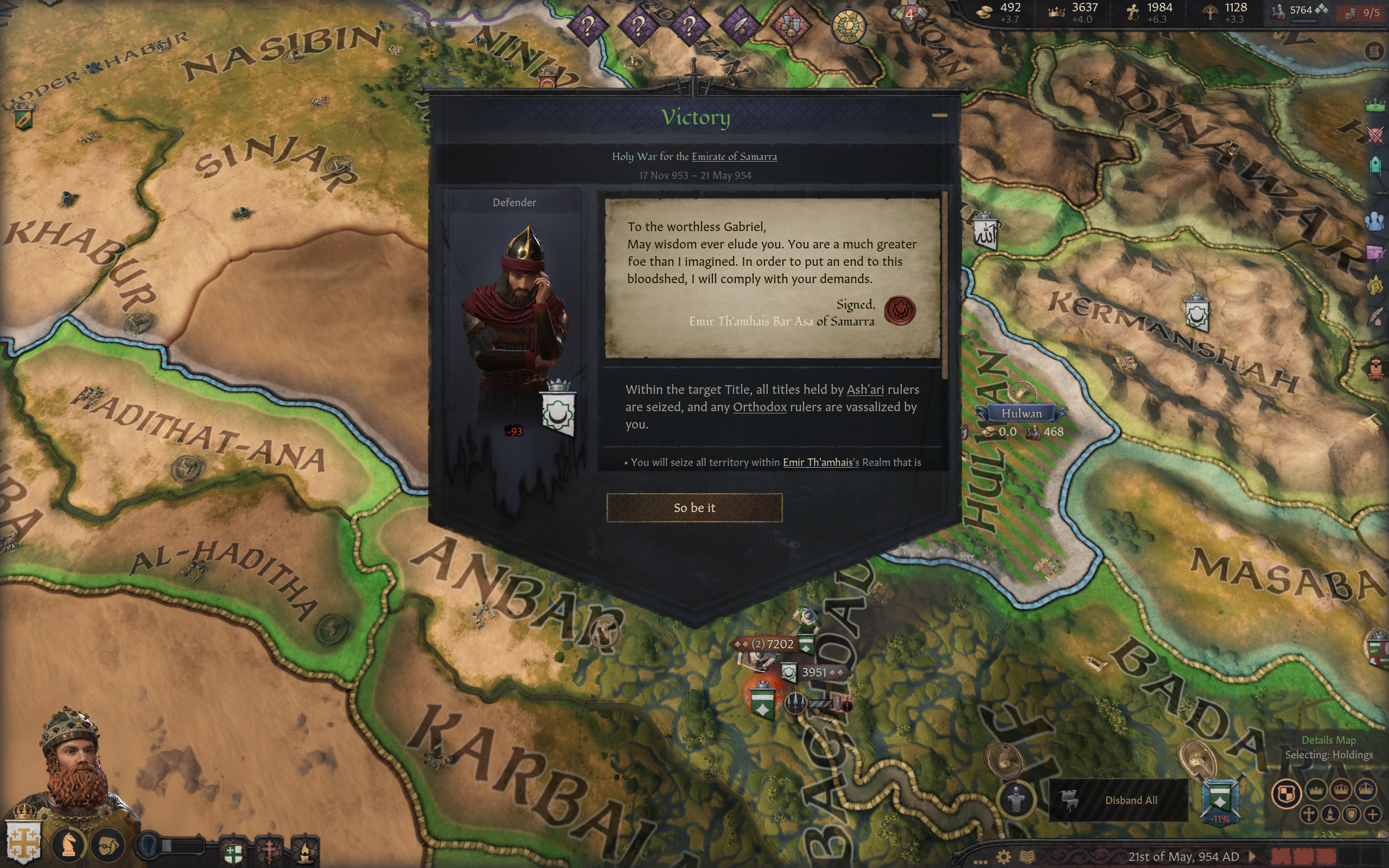Open the Emirate of Samarra title link
The width and height of the screenshot is (1389, 868).
(x=734, y=157)
